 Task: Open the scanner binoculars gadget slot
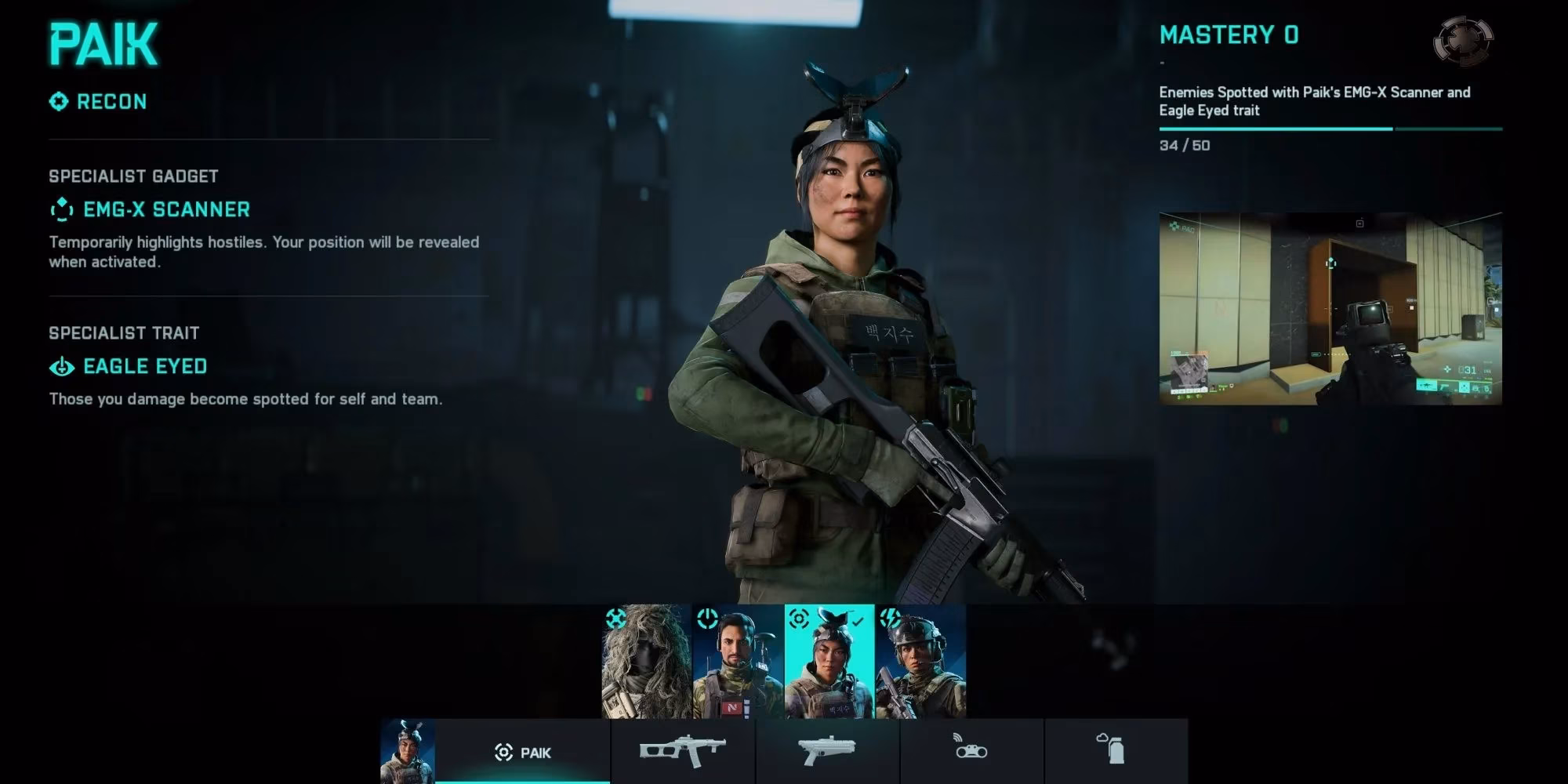[x=972, y=750]
